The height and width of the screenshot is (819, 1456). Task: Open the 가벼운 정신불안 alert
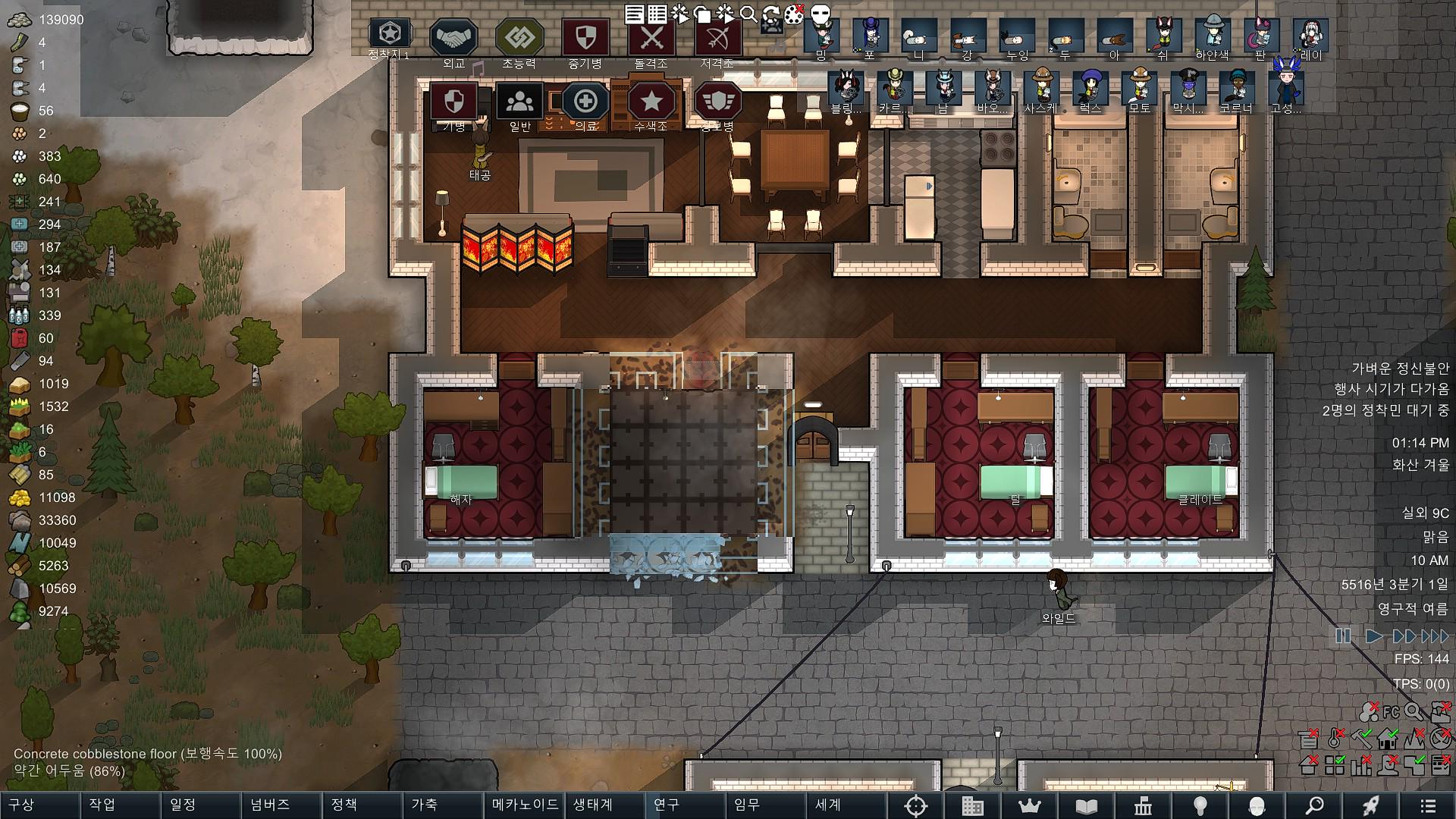1400,369
